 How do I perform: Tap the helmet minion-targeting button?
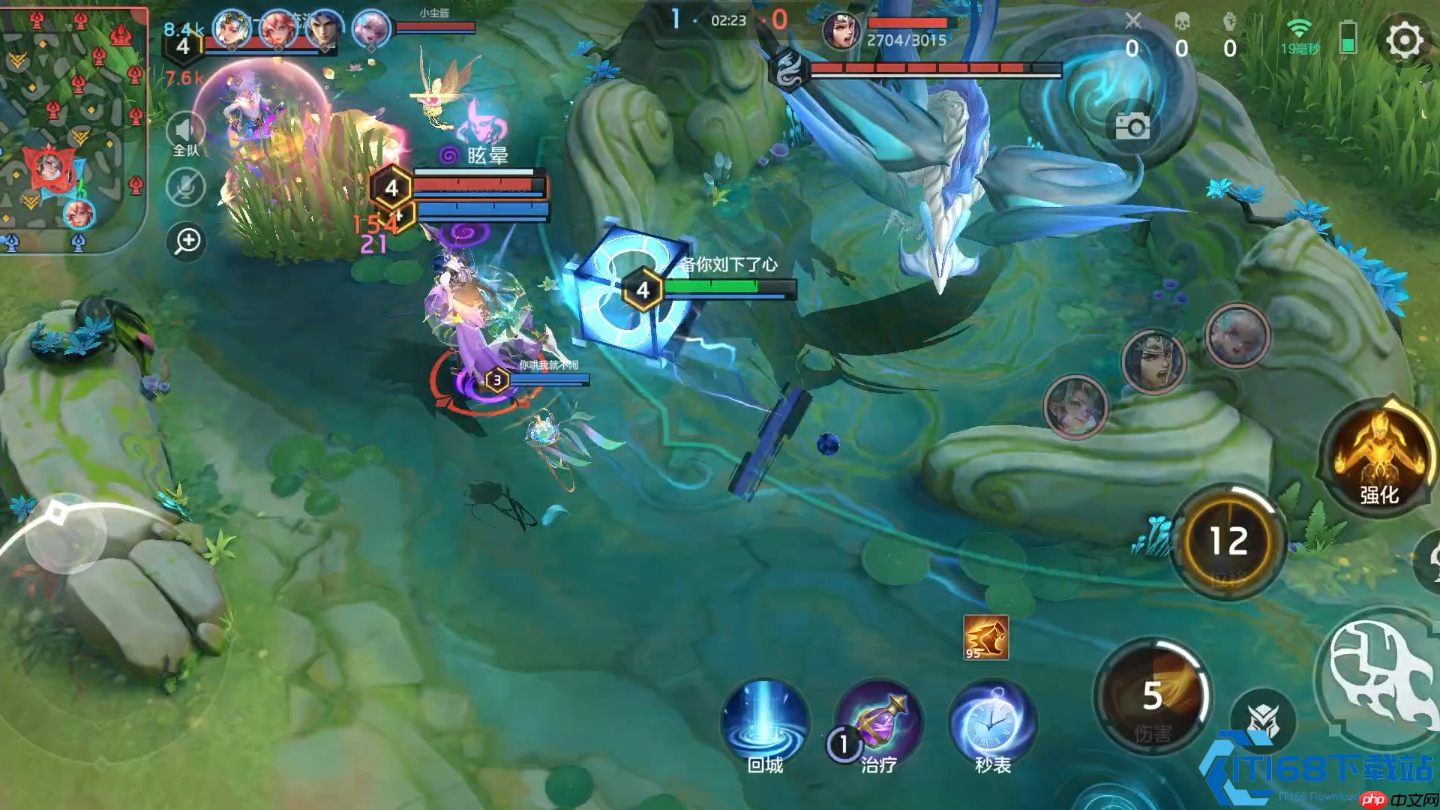1263,720
